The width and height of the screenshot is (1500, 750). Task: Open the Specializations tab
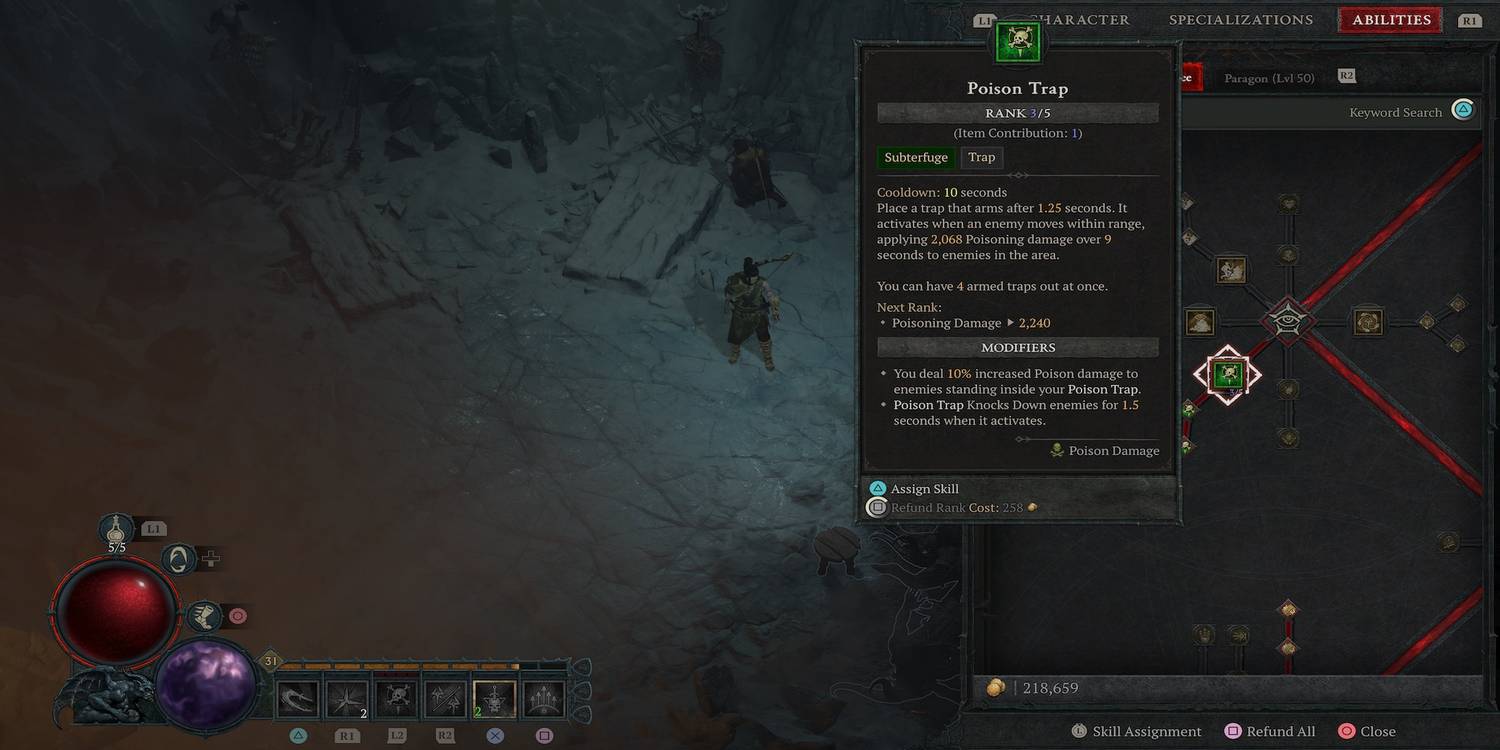(x=1241, y=19)
